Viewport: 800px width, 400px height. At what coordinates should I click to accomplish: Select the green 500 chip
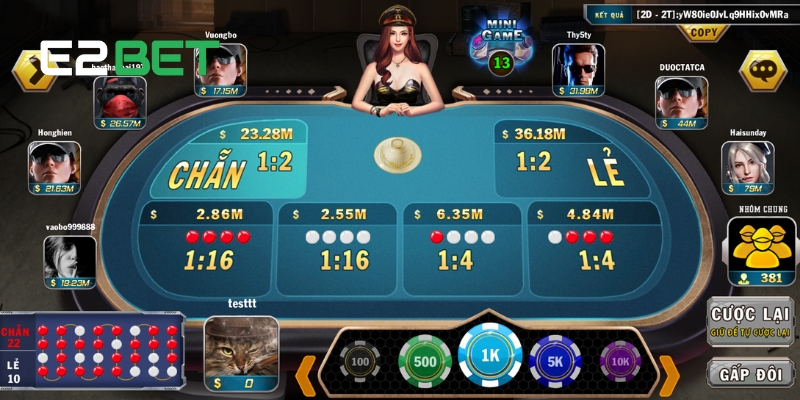(x=424, y=361)
